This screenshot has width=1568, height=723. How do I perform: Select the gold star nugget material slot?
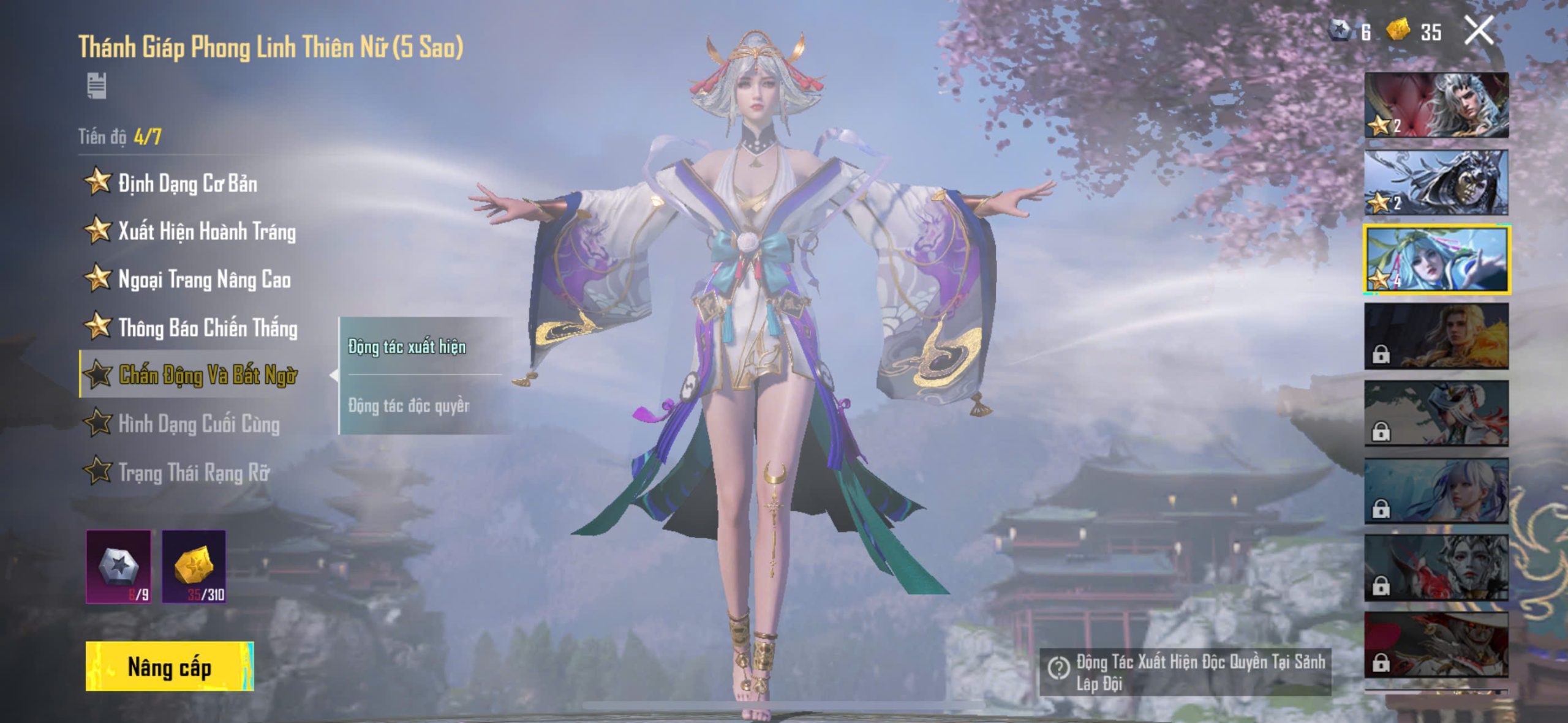[x=194, y=567]
